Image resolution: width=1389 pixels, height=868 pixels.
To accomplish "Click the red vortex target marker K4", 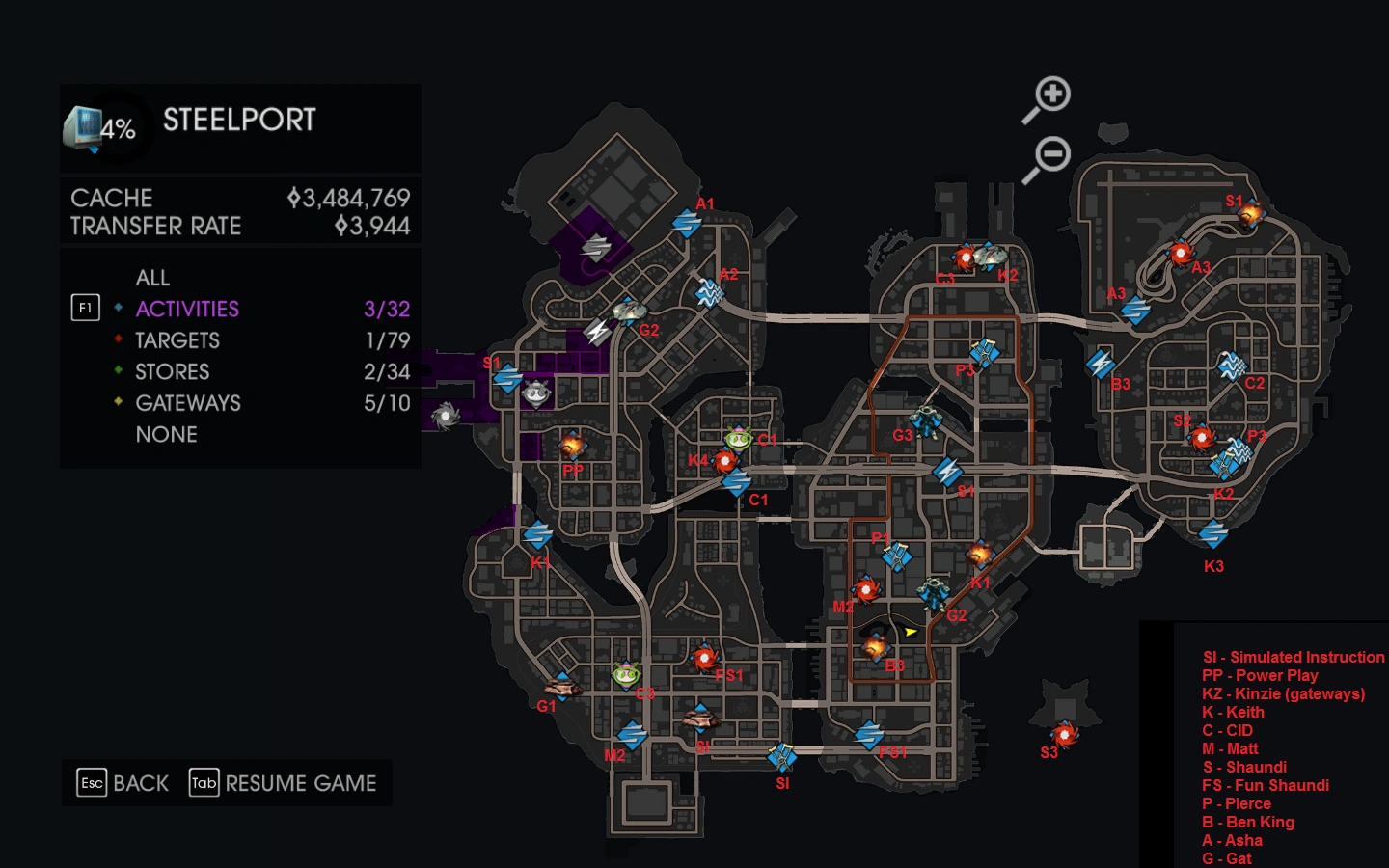I will (723, 461).
